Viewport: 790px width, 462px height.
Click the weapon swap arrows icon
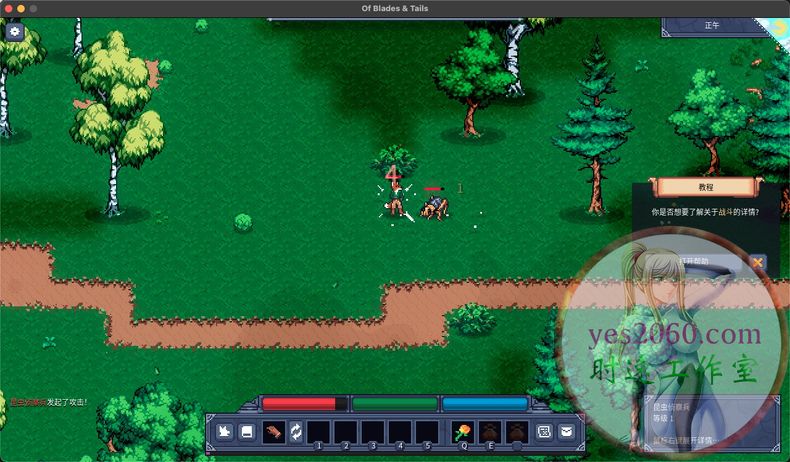[x=296, y=432]
